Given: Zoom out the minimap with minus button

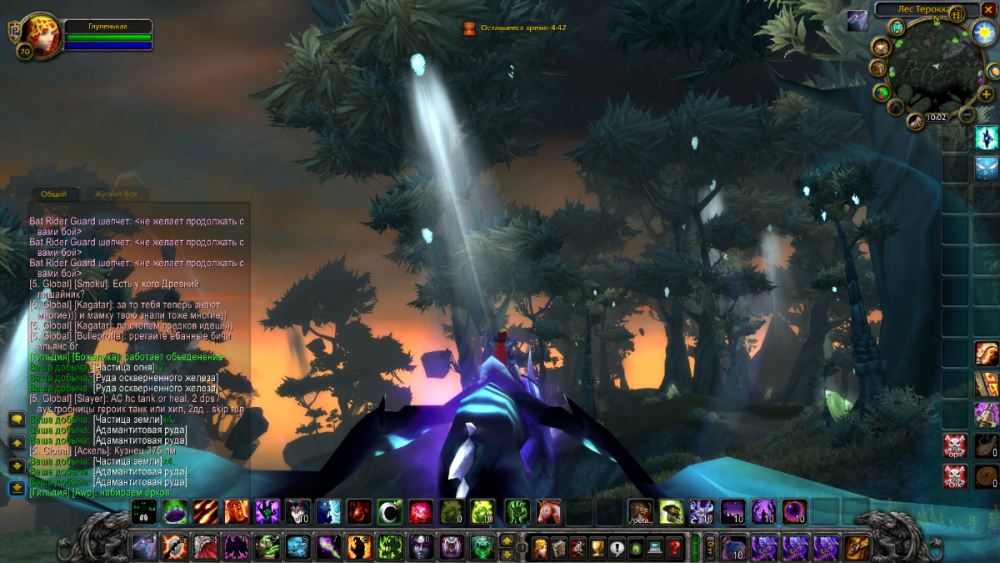Looking at the screenshot, I should point(967,115).
